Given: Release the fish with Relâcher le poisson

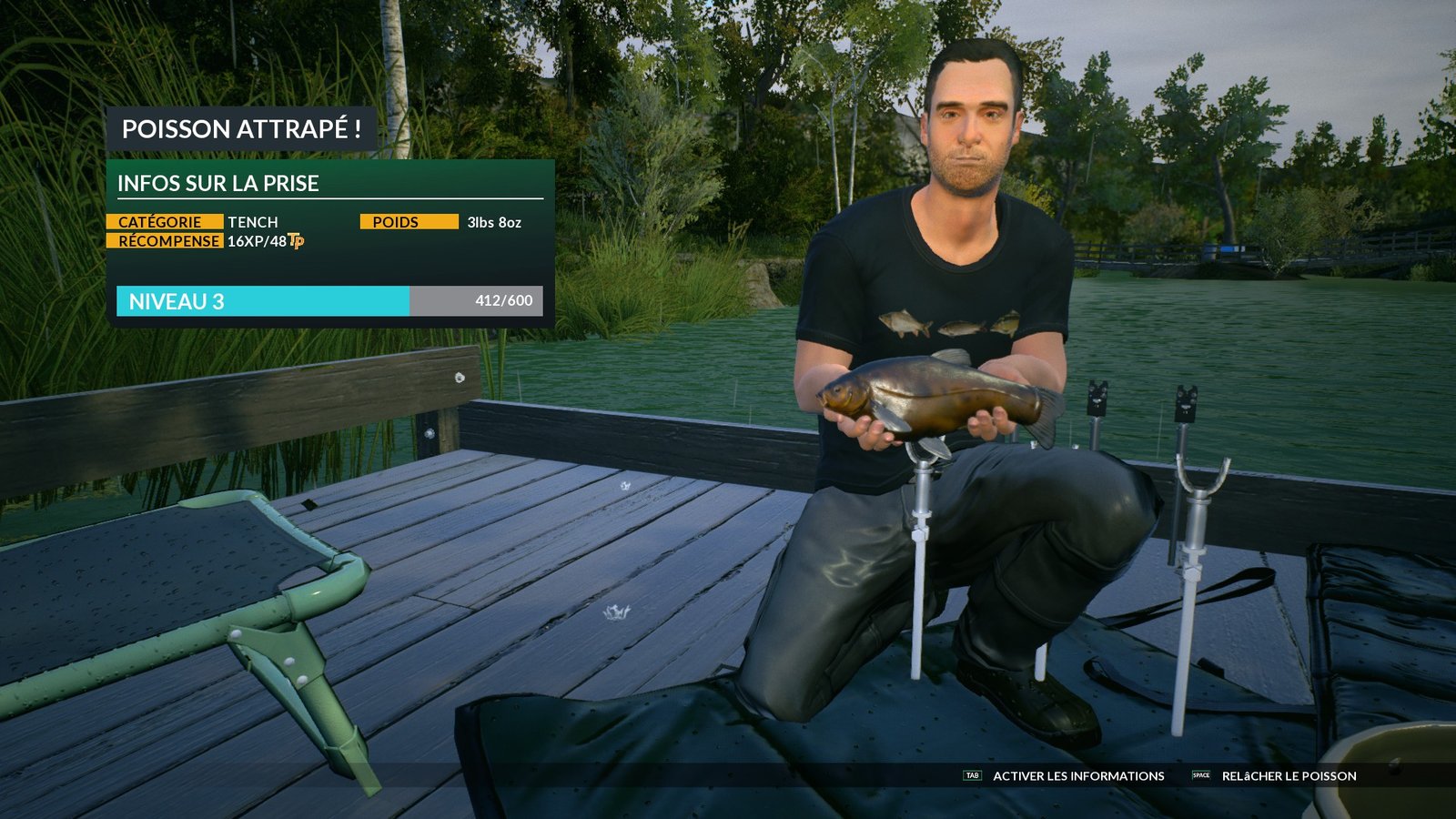Looking at the screenshot, I should point(1288,776).
